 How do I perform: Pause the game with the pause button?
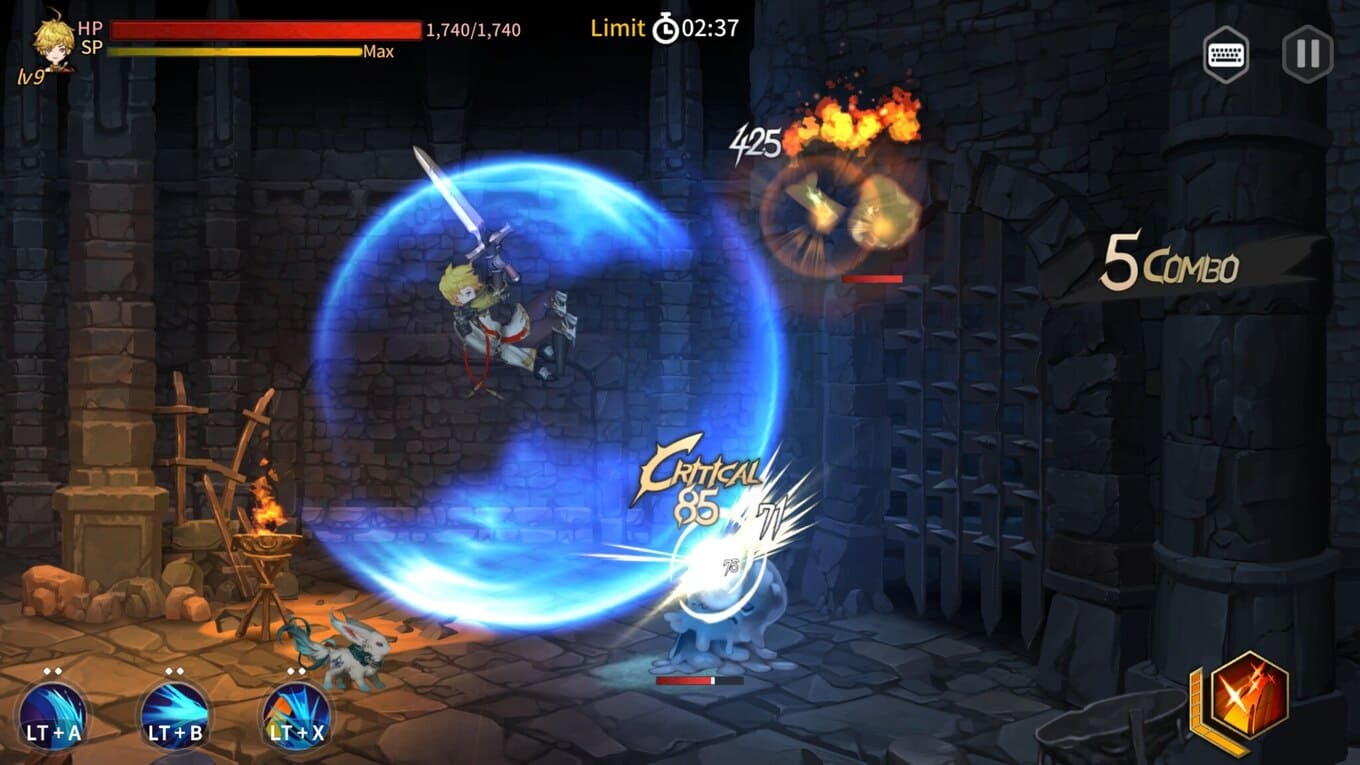[x=1307, y=53]
